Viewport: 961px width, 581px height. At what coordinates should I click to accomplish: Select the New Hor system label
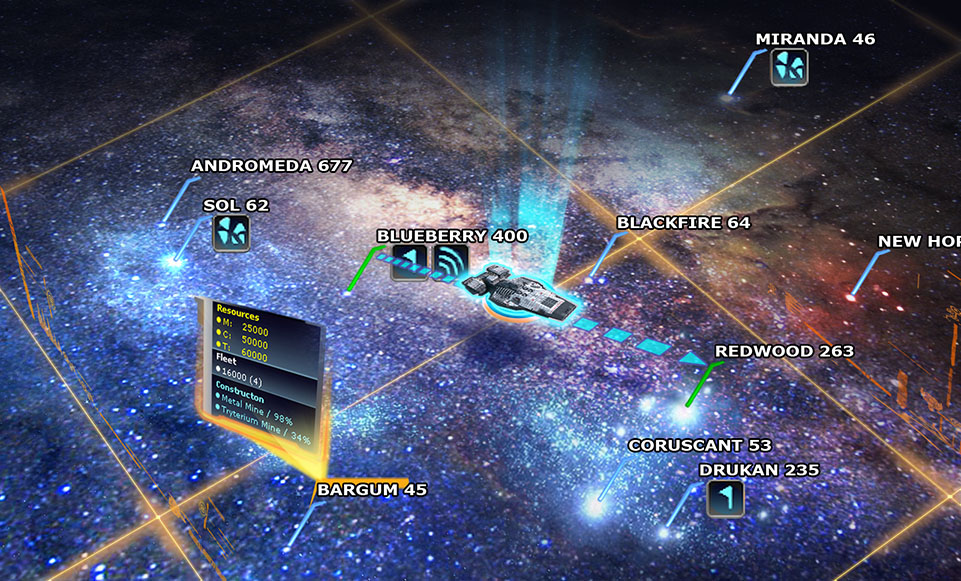click(918, 242)
